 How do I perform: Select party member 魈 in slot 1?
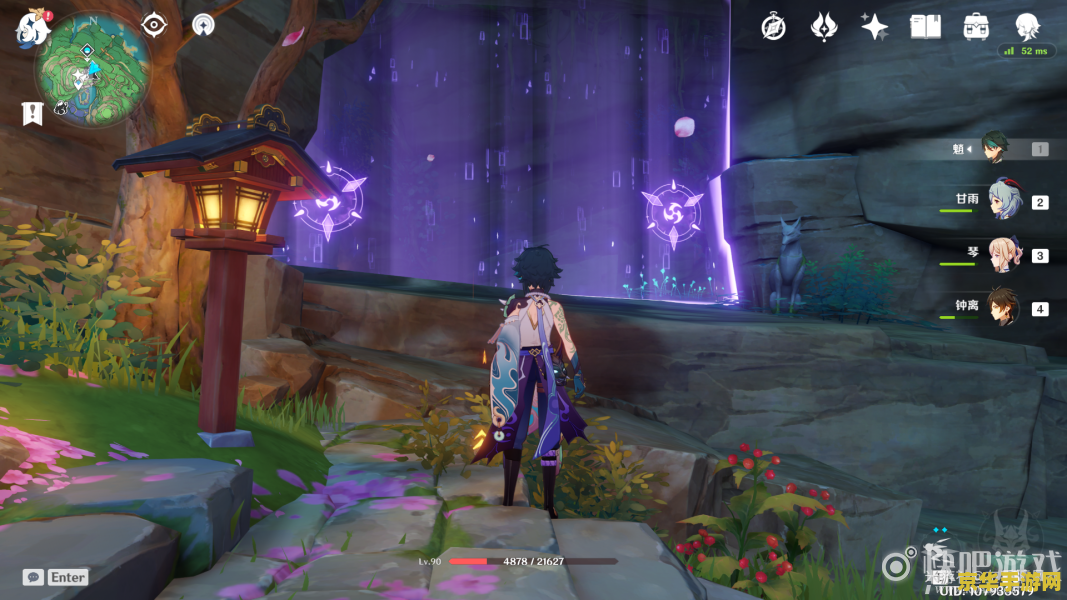[996, 149]
